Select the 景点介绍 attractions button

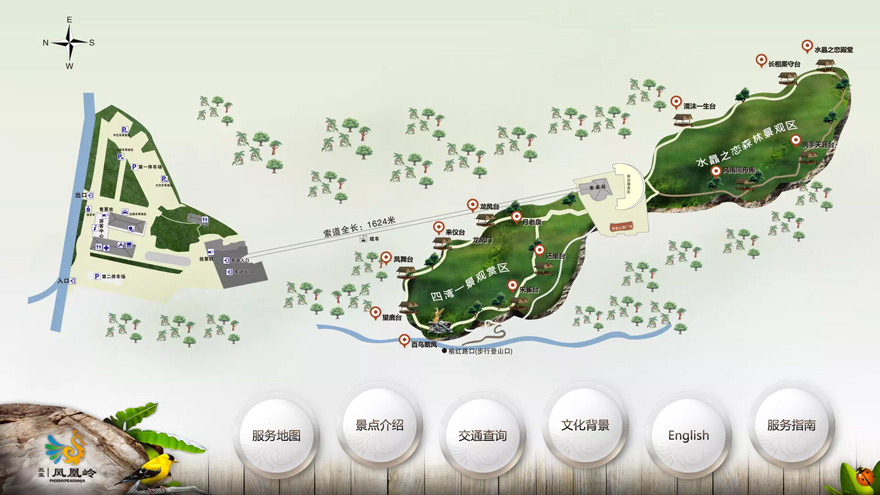(379, 425)
